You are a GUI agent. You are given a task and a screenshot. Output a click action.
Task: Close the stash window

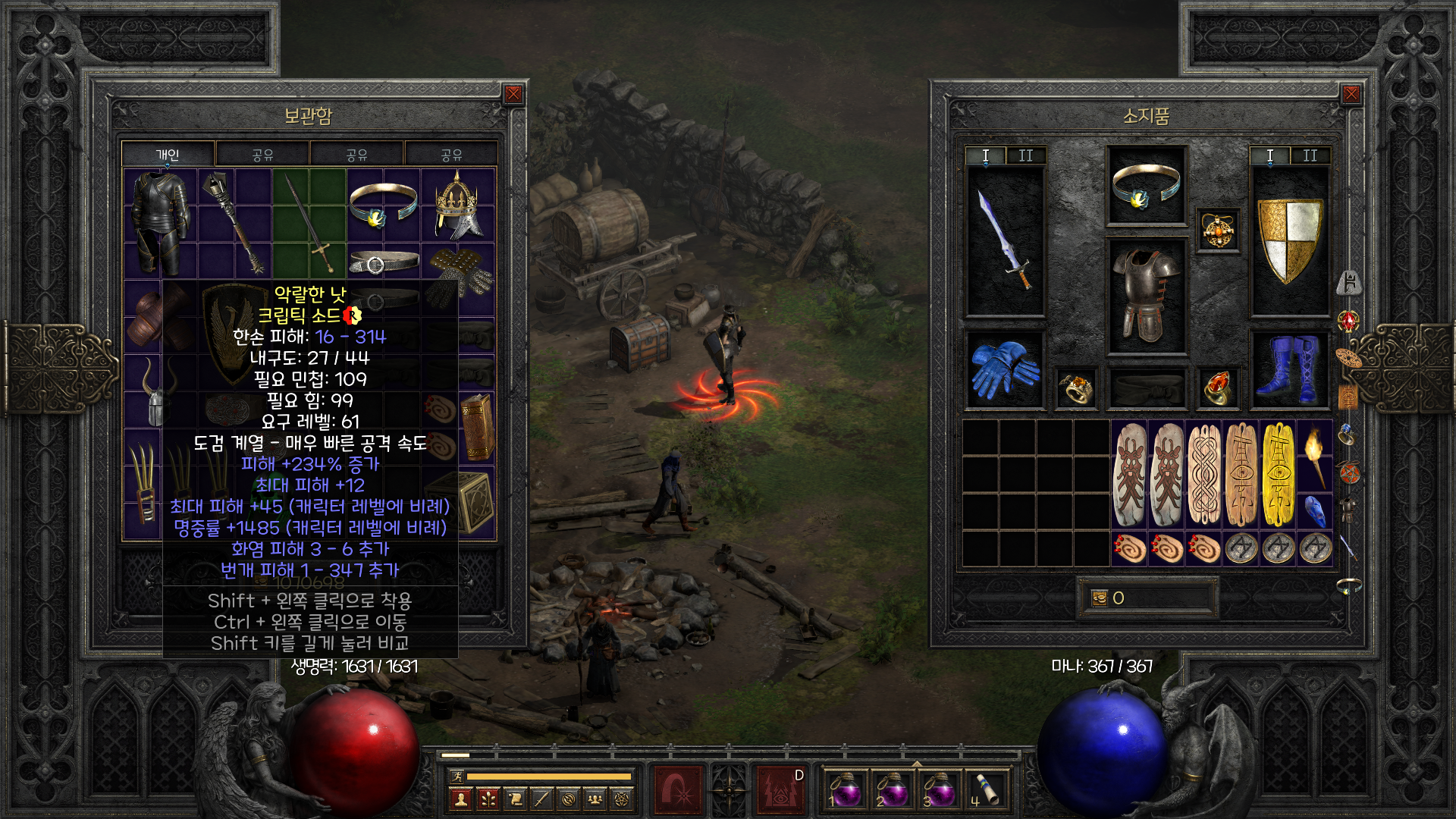tap(513, 94)
